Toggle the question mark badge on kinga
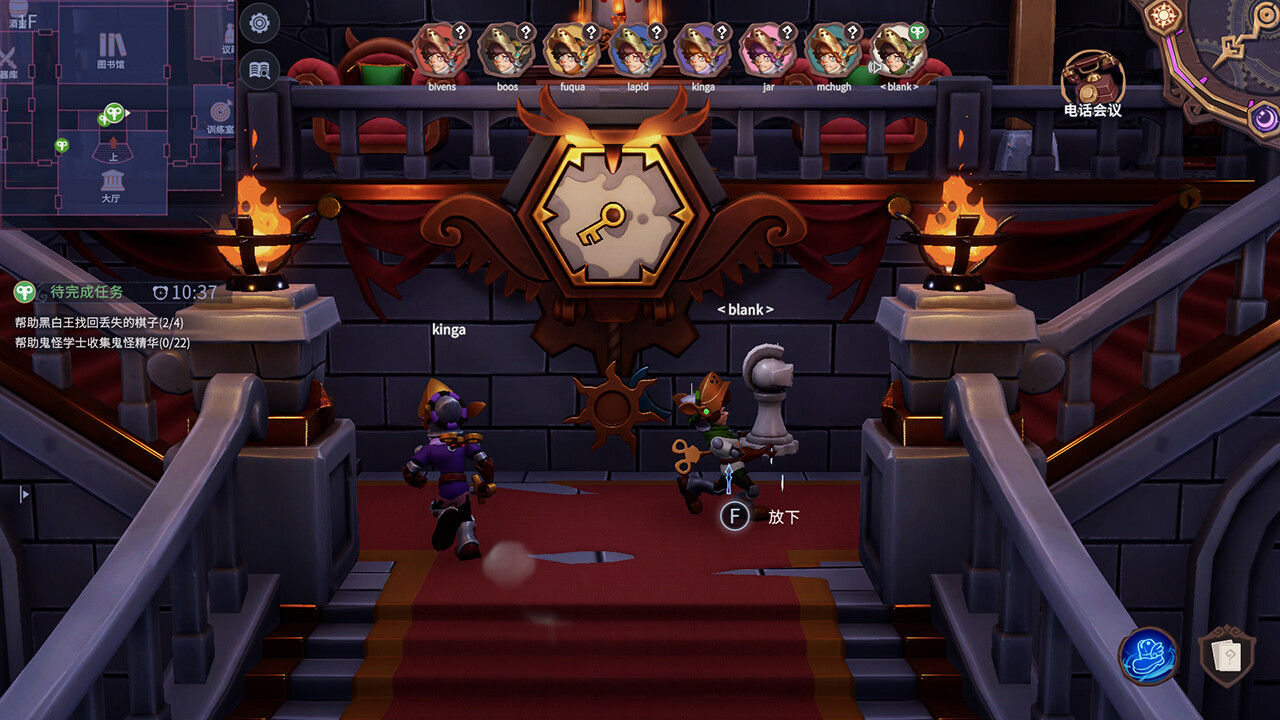 (x=722, y=33)
